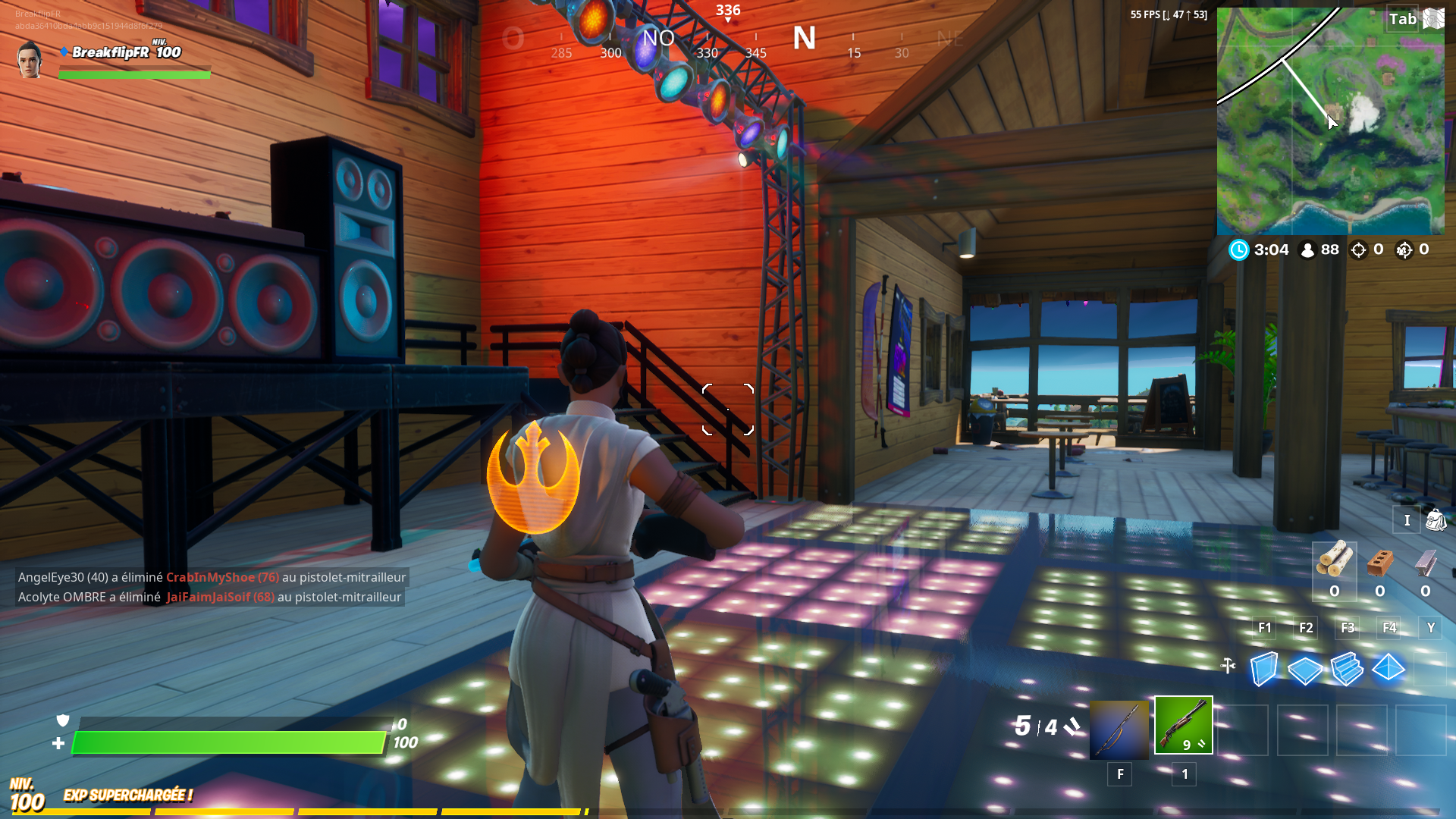Viewport: 1456px width, 819px height.
Task: Select the roof build piece icon
Action: [x=1390, y=670]
